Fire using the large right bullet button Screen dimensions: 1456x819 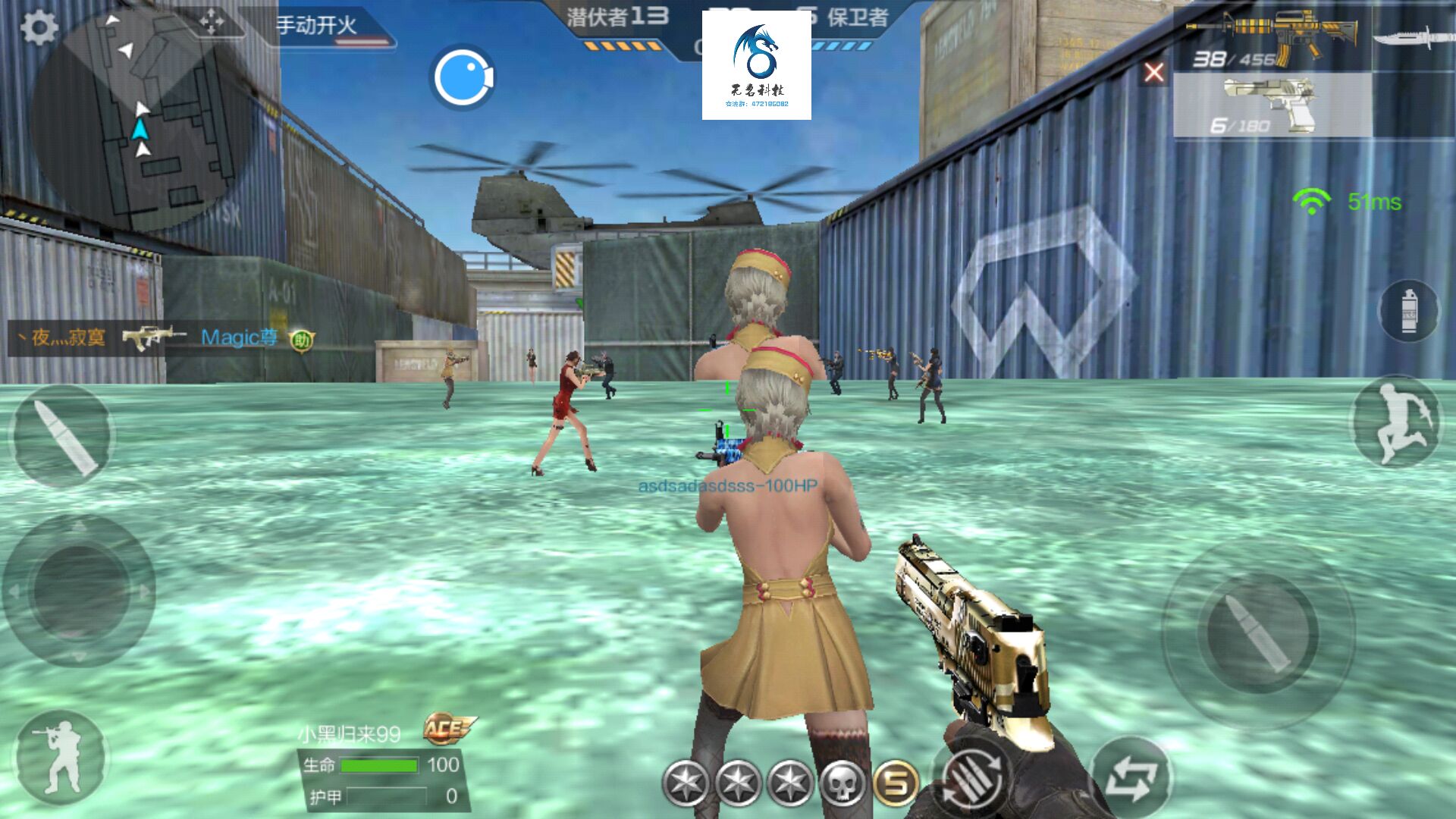tap(1257, 633)
